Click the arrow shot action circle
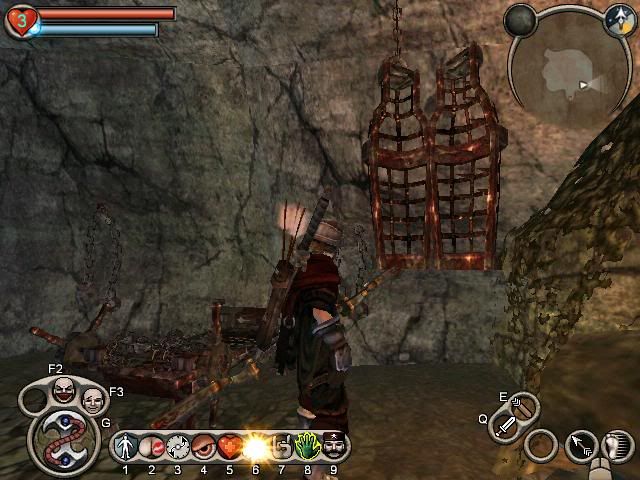The image size is (640, 480). click(580, 445)
